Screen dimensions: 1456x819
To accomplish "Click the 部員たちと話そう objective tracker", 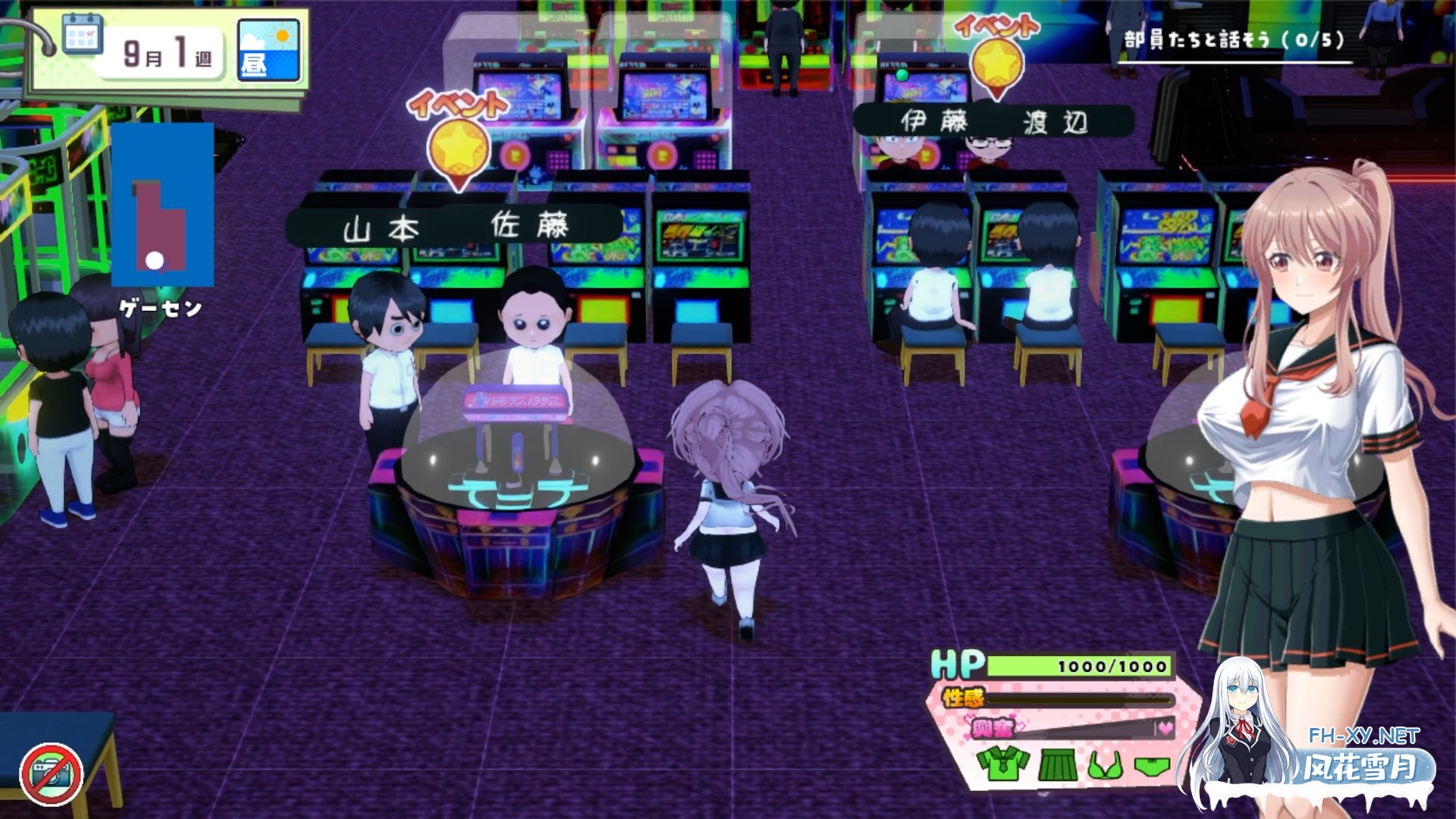I will pos(1234,39).
